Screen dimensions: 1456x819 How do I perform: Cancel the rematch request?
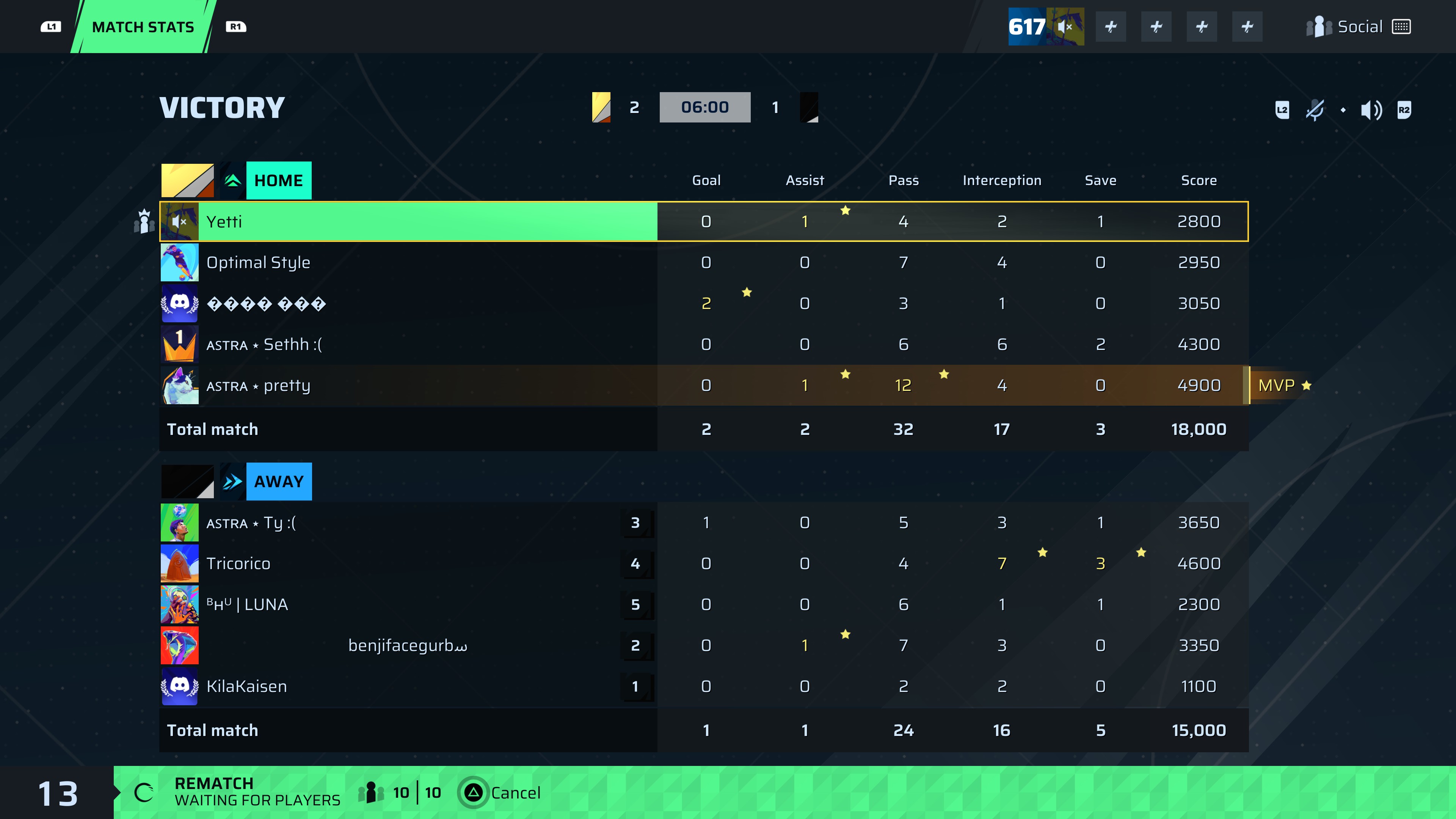502,792
